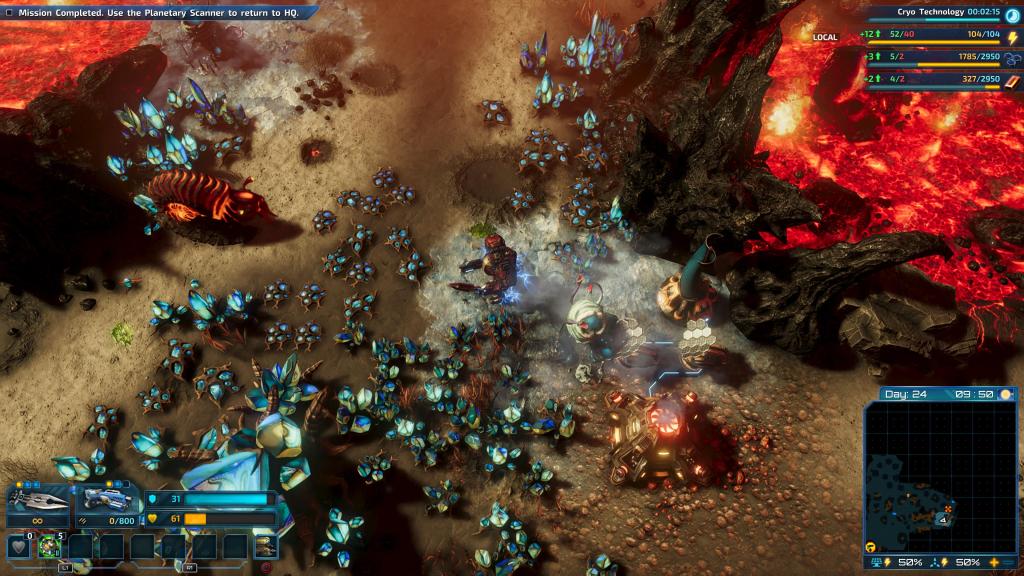Click the daytime sun icon
Viewport: 1024px width, 576px height.
[x=1004, y=394]
